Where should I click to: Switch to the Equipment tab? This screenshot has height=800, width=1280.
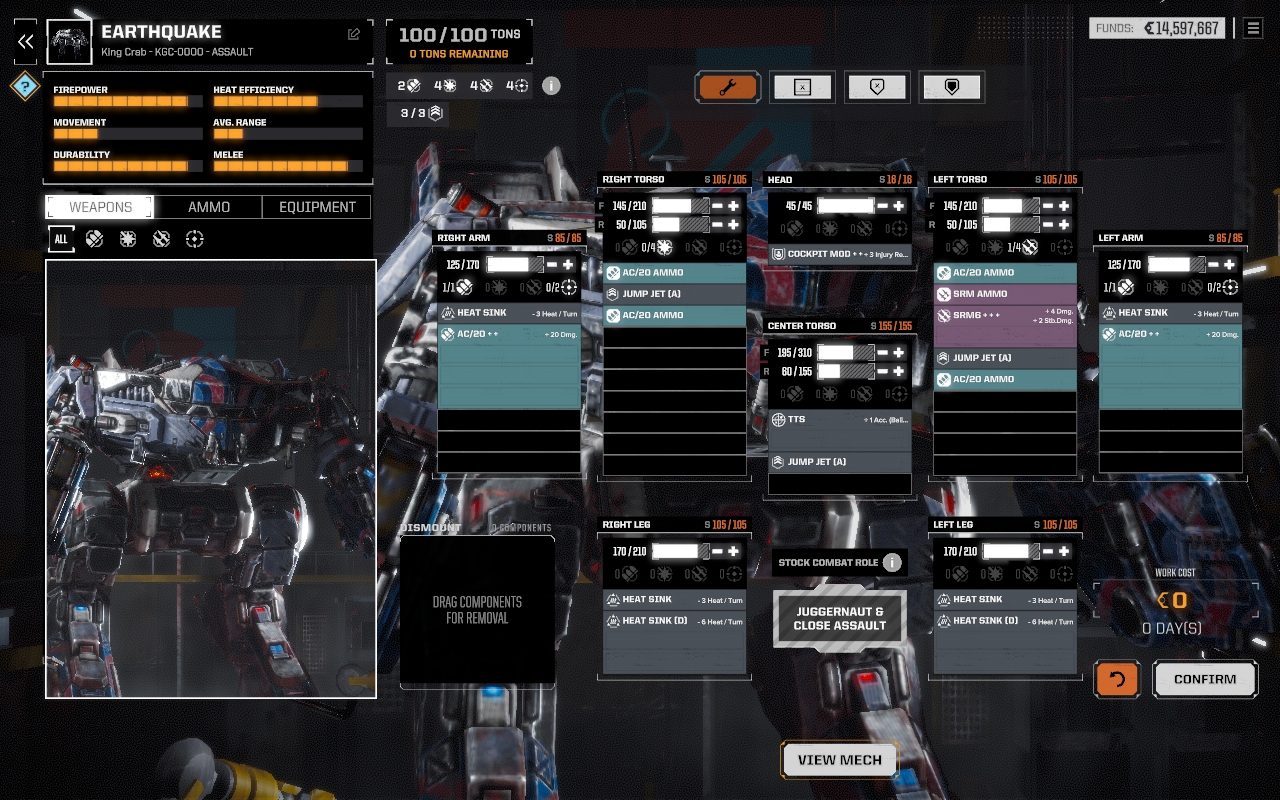tap(317, 207)
